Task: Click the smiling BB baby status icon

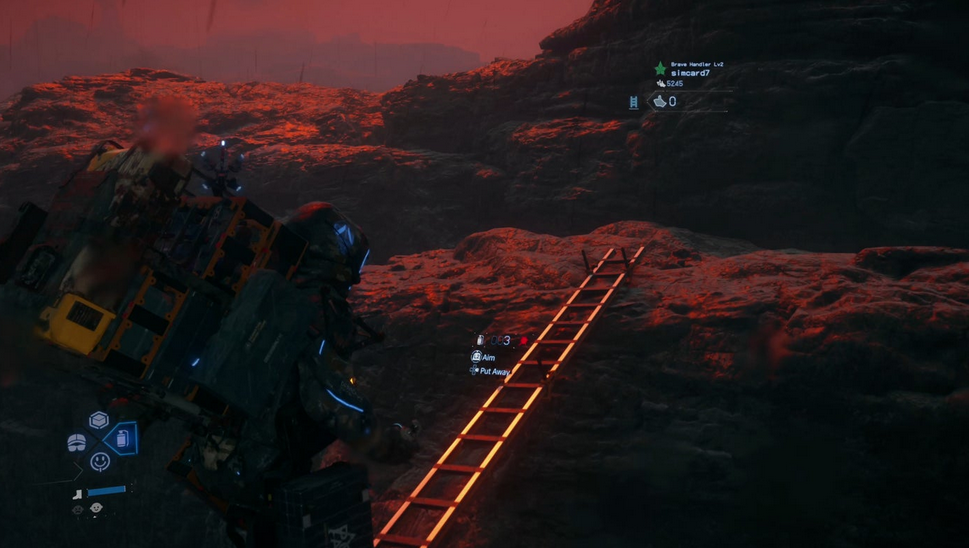Action: click(x=96, y=508)
